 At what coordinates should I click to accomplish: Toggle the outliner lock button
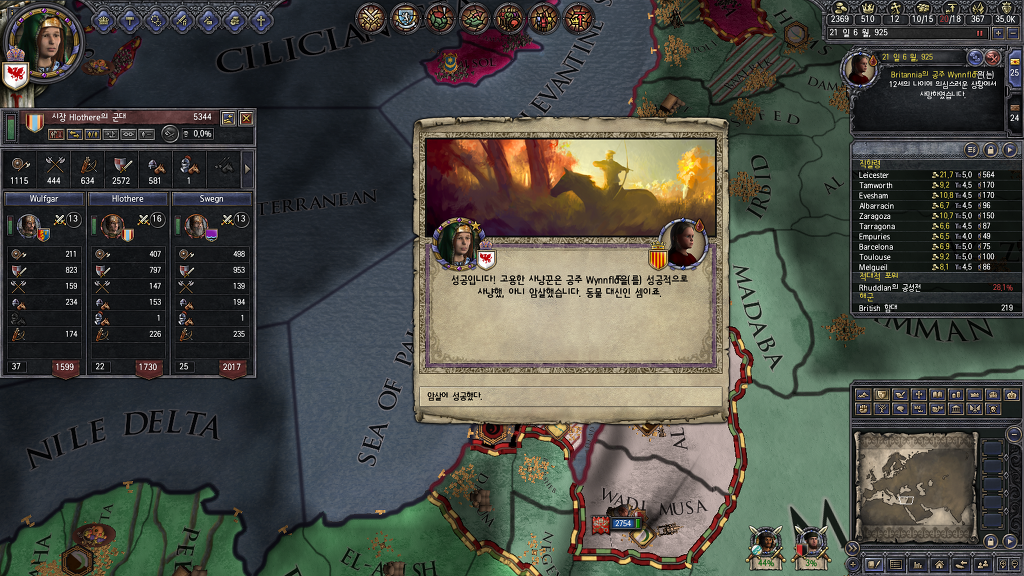click(990, 149)
